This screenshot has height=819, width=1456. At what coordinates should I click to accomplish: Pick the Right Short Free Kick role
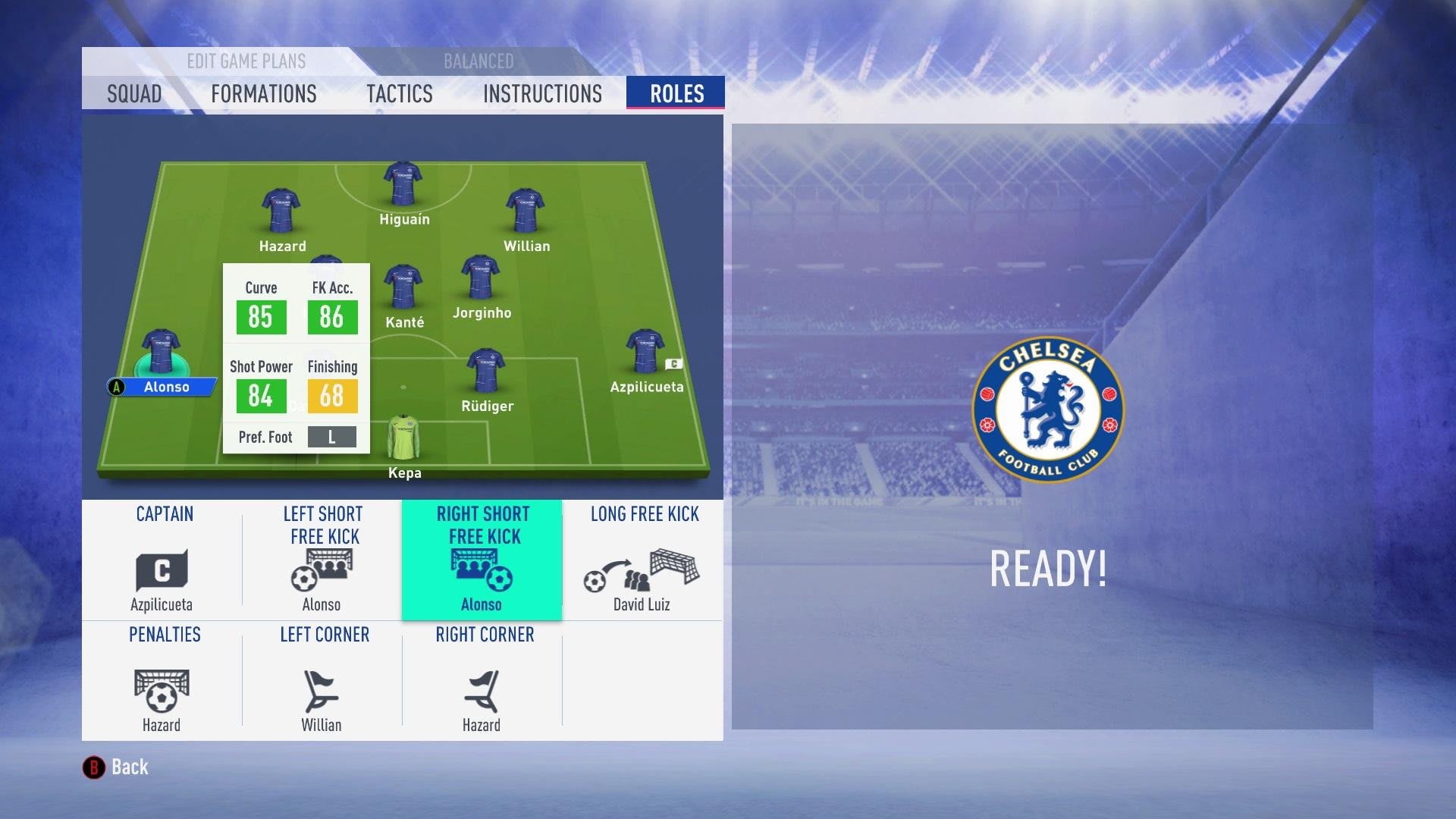[482, 561]
